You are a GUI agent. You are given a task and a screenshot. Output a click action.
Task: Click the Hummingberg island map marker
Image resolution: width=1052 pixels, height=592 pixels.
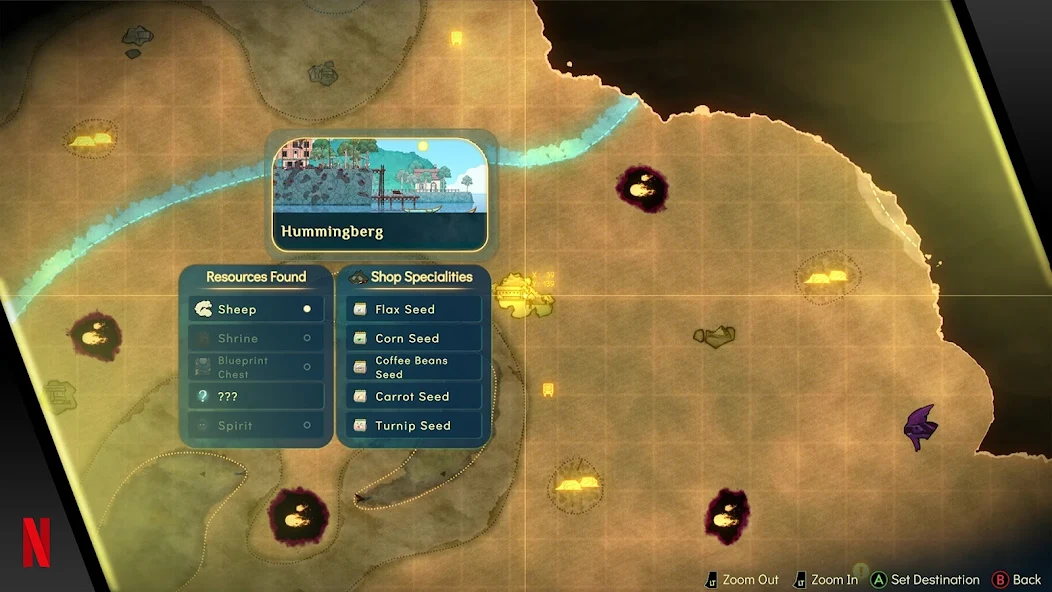pyautogui.click(x=523, y=295)
